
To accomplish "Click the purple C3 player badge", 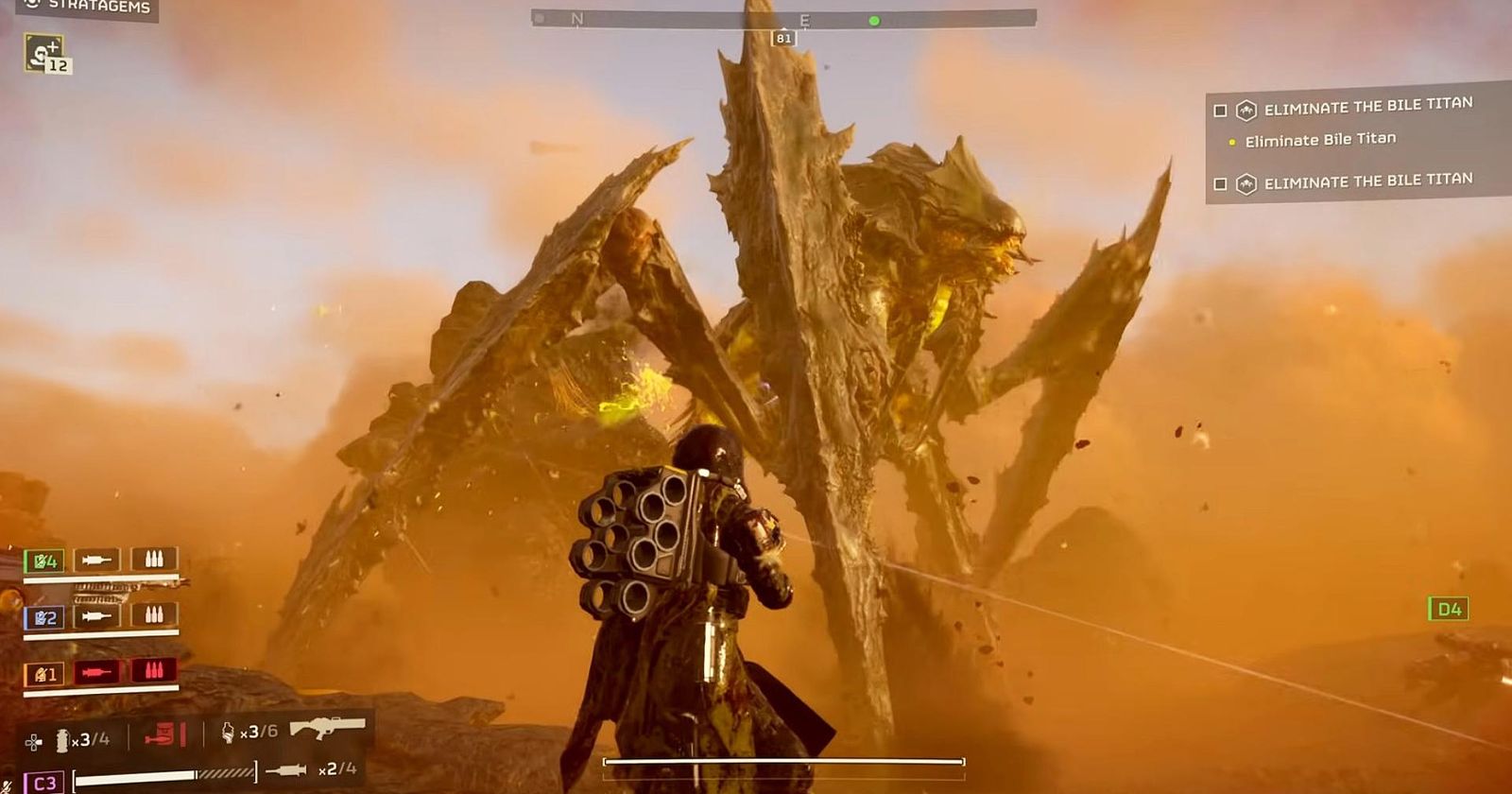I will click(x=44, y=783).
